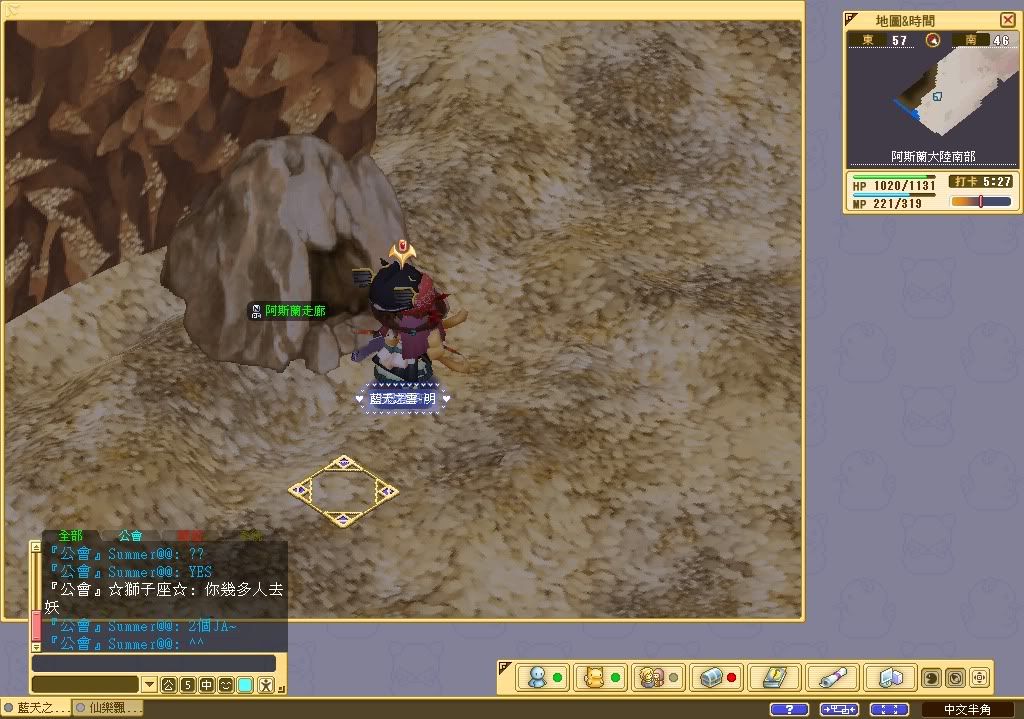Viewport: 1024px width, 719px height.
Task: Toggle fullscreen with the blue expand button
Action: [x=889, y=709]
